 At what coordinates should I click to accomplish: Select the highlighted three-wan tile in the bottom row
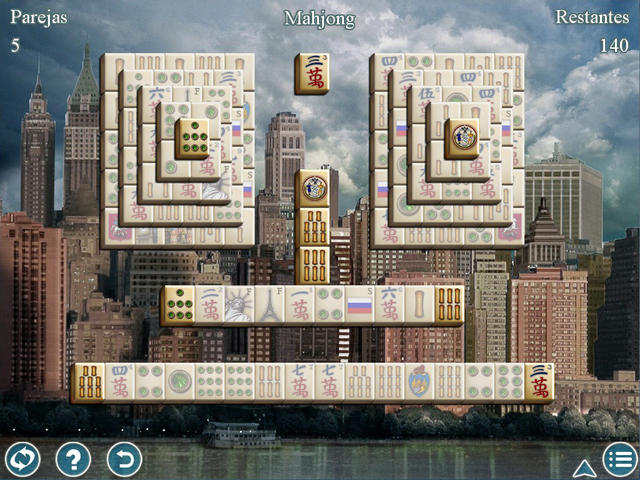[540, 383]
